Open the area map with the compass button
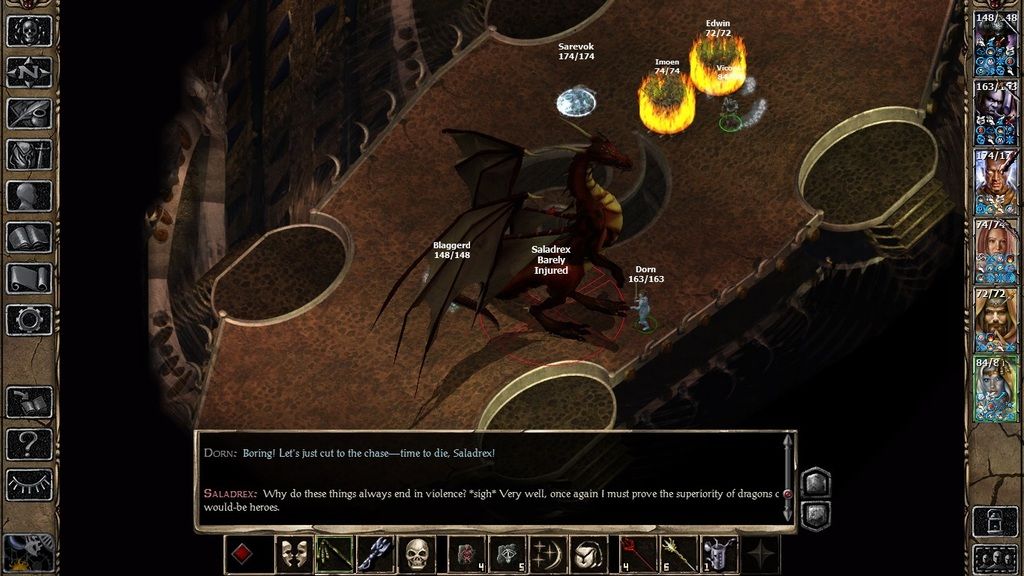The width and height of the screenshot is (1024, 576). pos(29,72)
